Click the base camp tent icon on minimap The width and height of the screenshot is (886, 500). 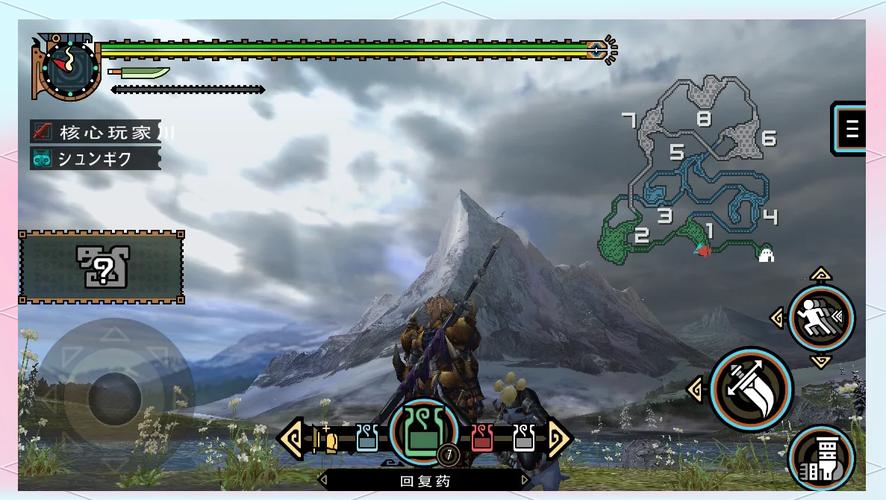[767, 254]
